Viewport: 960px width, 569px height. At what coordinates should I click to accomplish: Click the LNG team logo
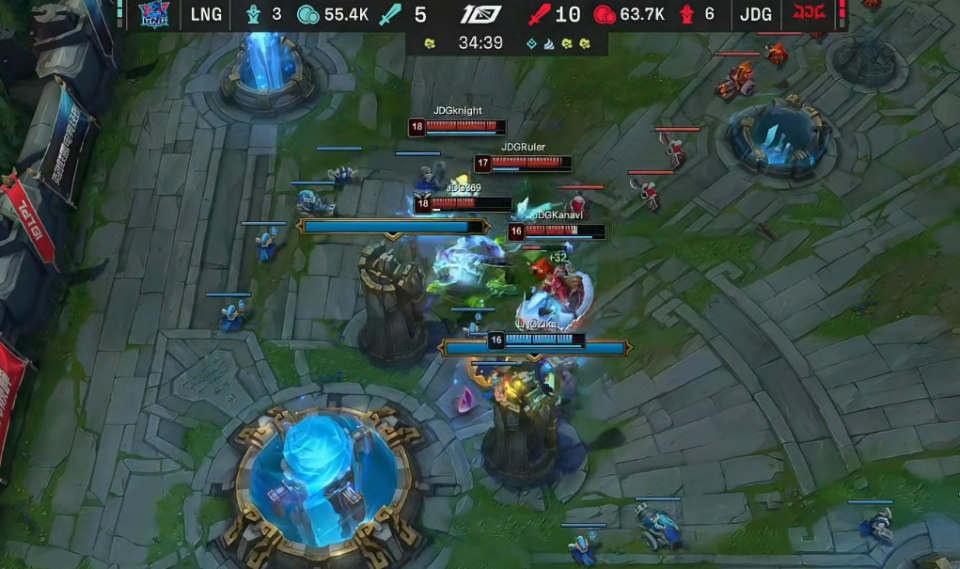point(155,14)
